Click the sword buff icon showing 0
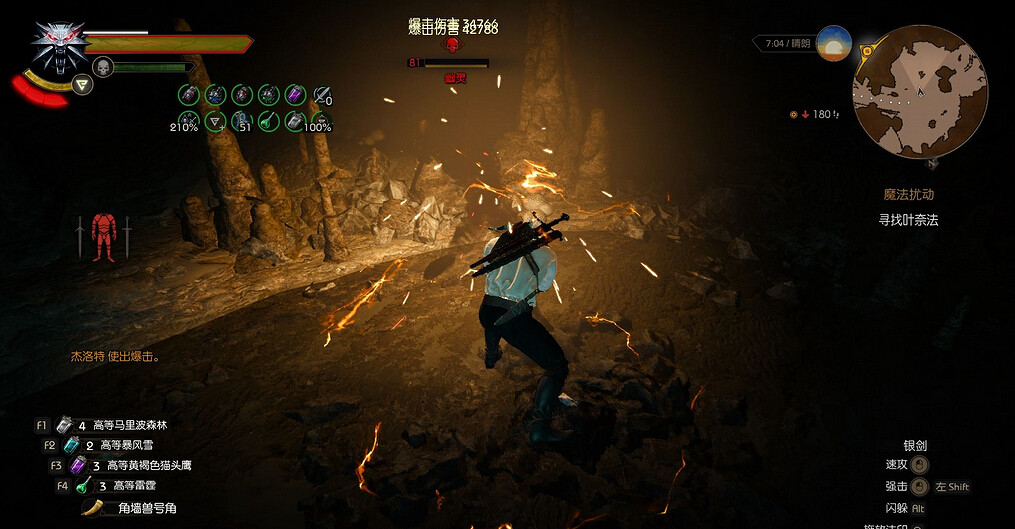 pyautogui.click(x=322, y=95)
